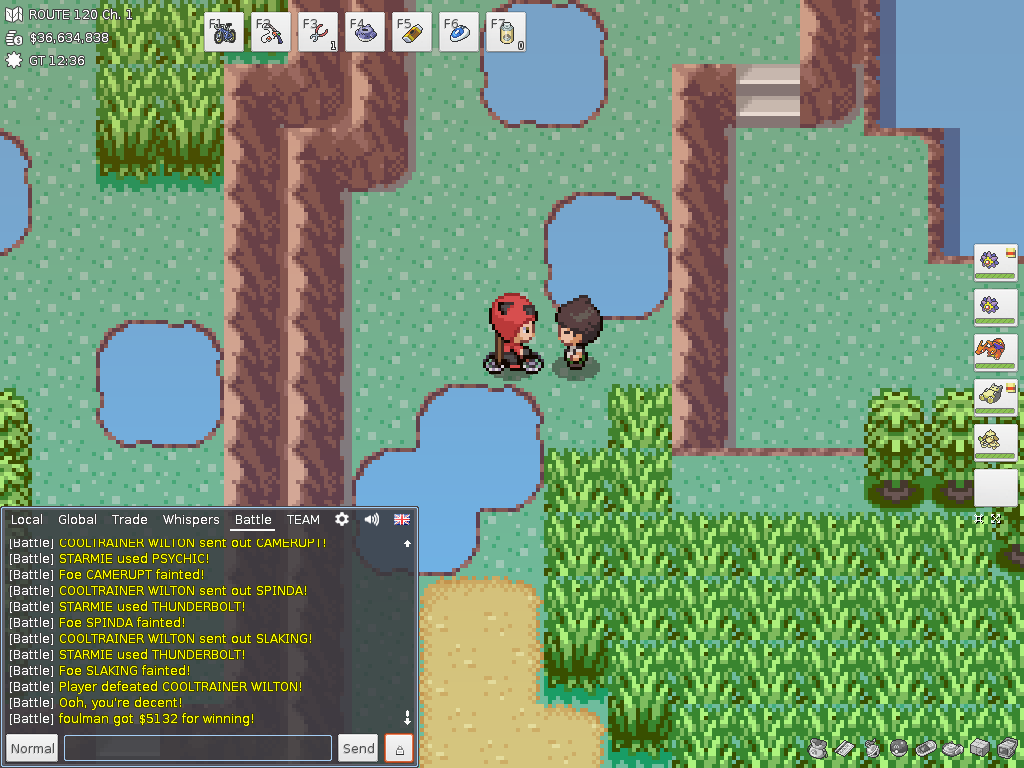
Task: Switch to the Local chat tab
Action: pos(27,519)
